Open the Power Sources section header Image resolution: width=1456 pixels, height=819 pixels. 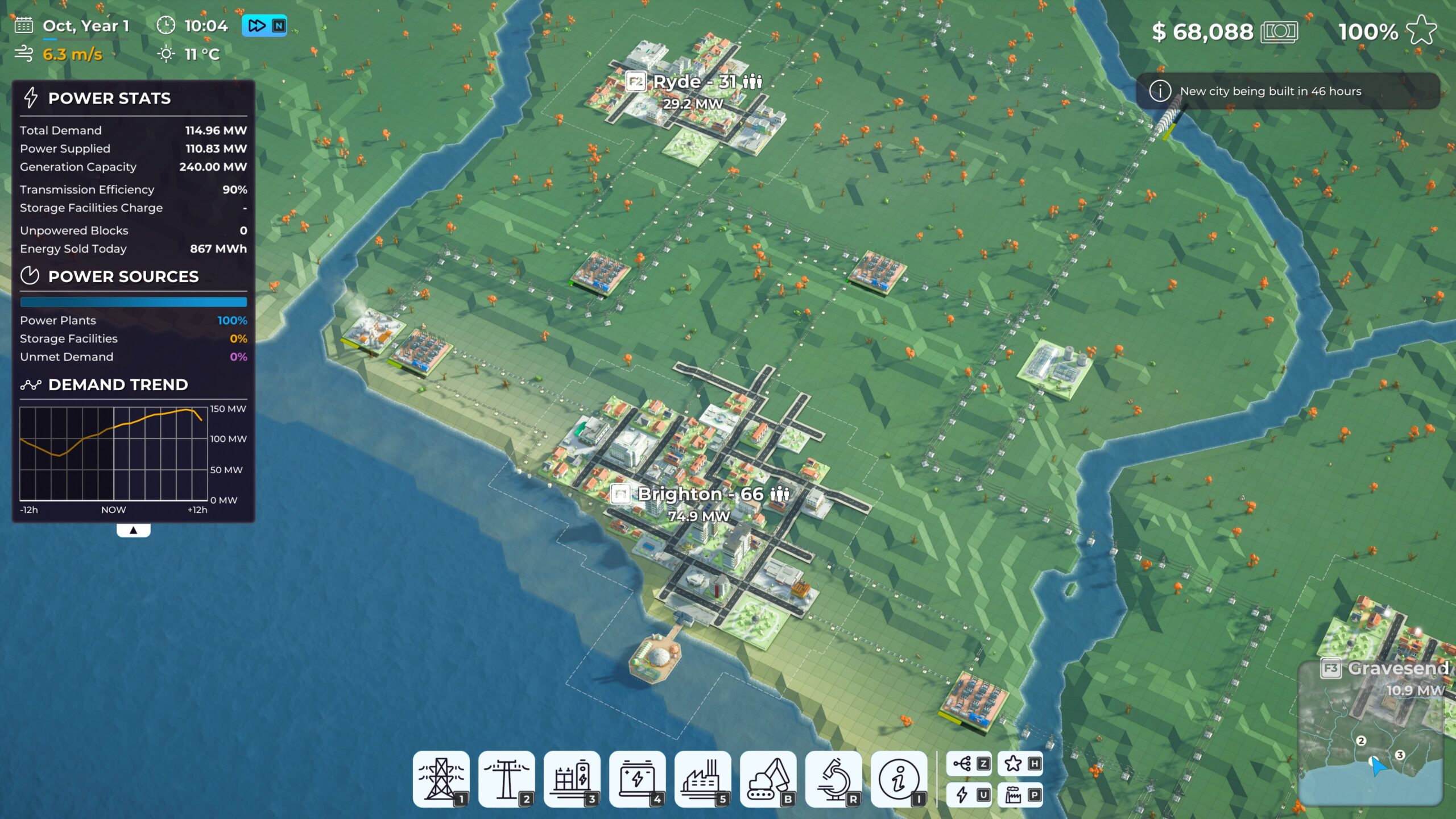tap(123, 277)
